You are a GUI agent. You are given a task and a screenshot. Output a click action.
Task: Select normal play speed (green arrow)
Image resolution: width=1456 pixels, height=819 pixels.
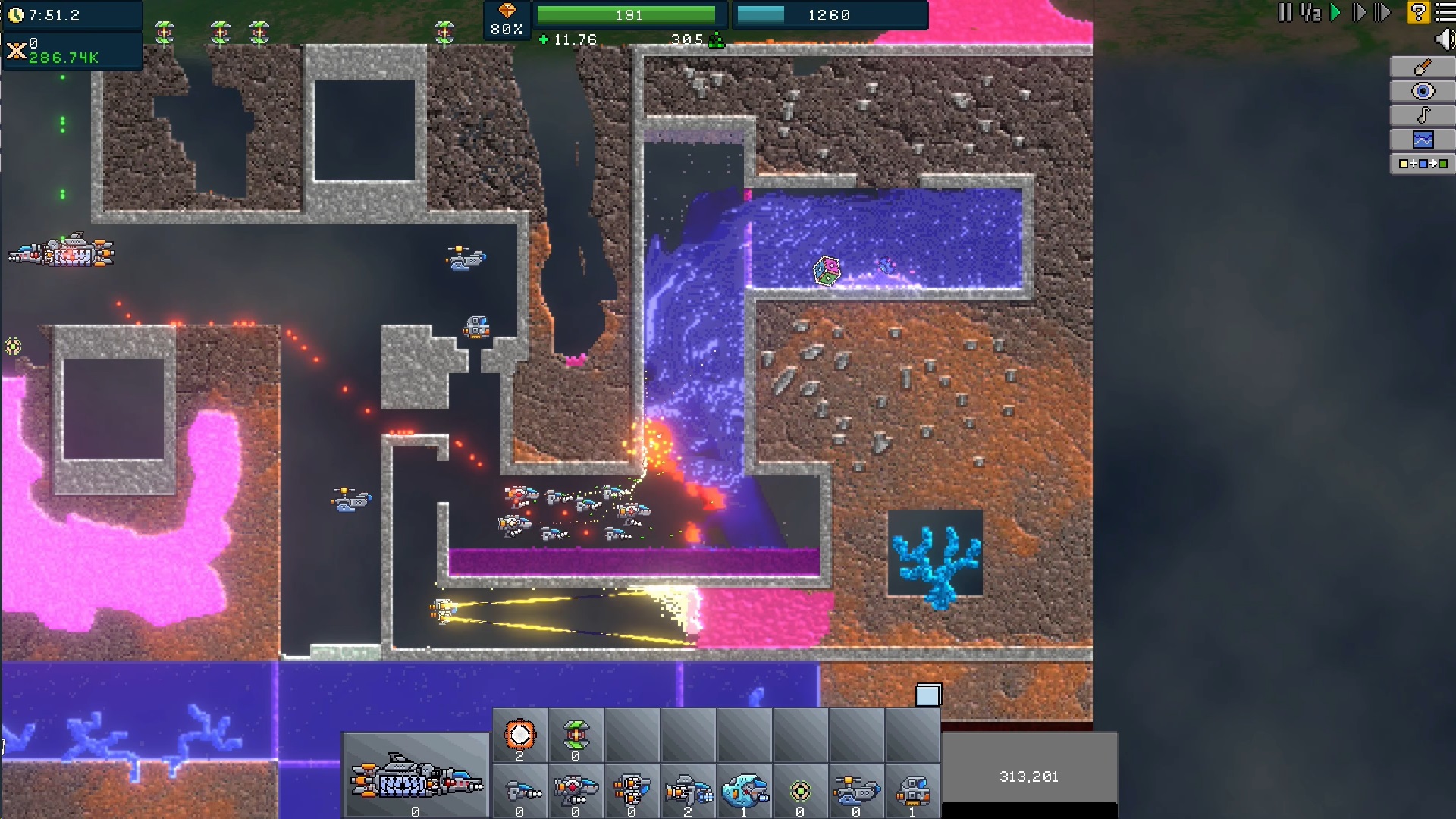[x=1335, y=13]
